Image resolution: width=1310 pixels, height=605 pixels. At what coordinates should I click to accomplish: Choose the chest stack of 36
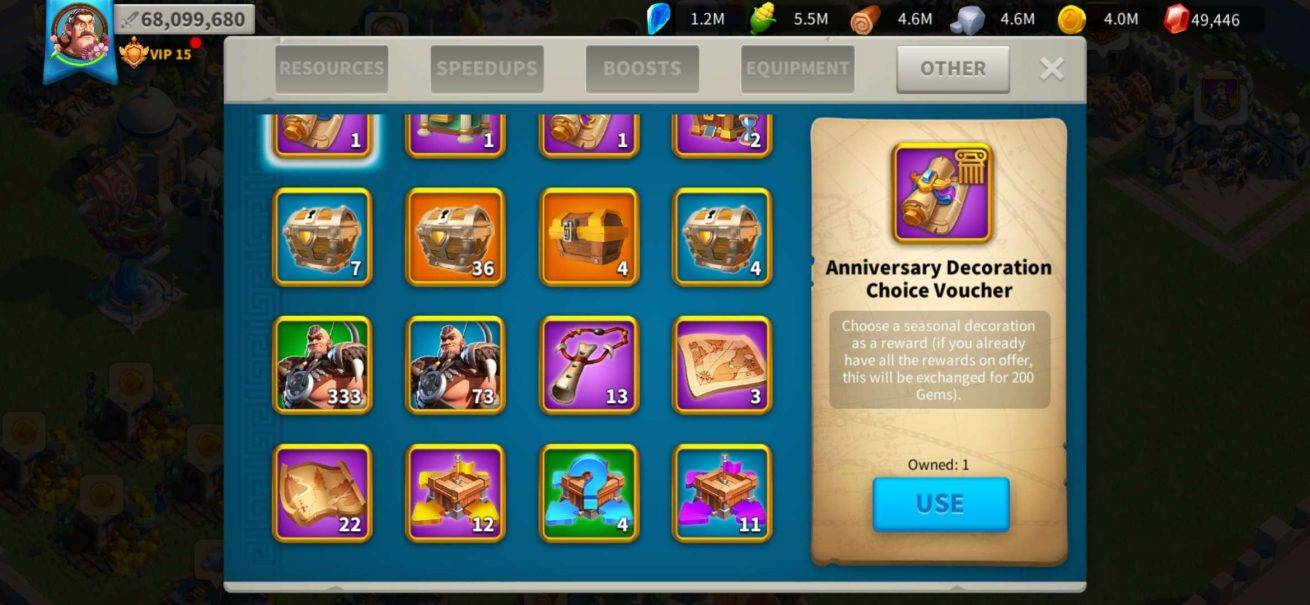(455, 237)
